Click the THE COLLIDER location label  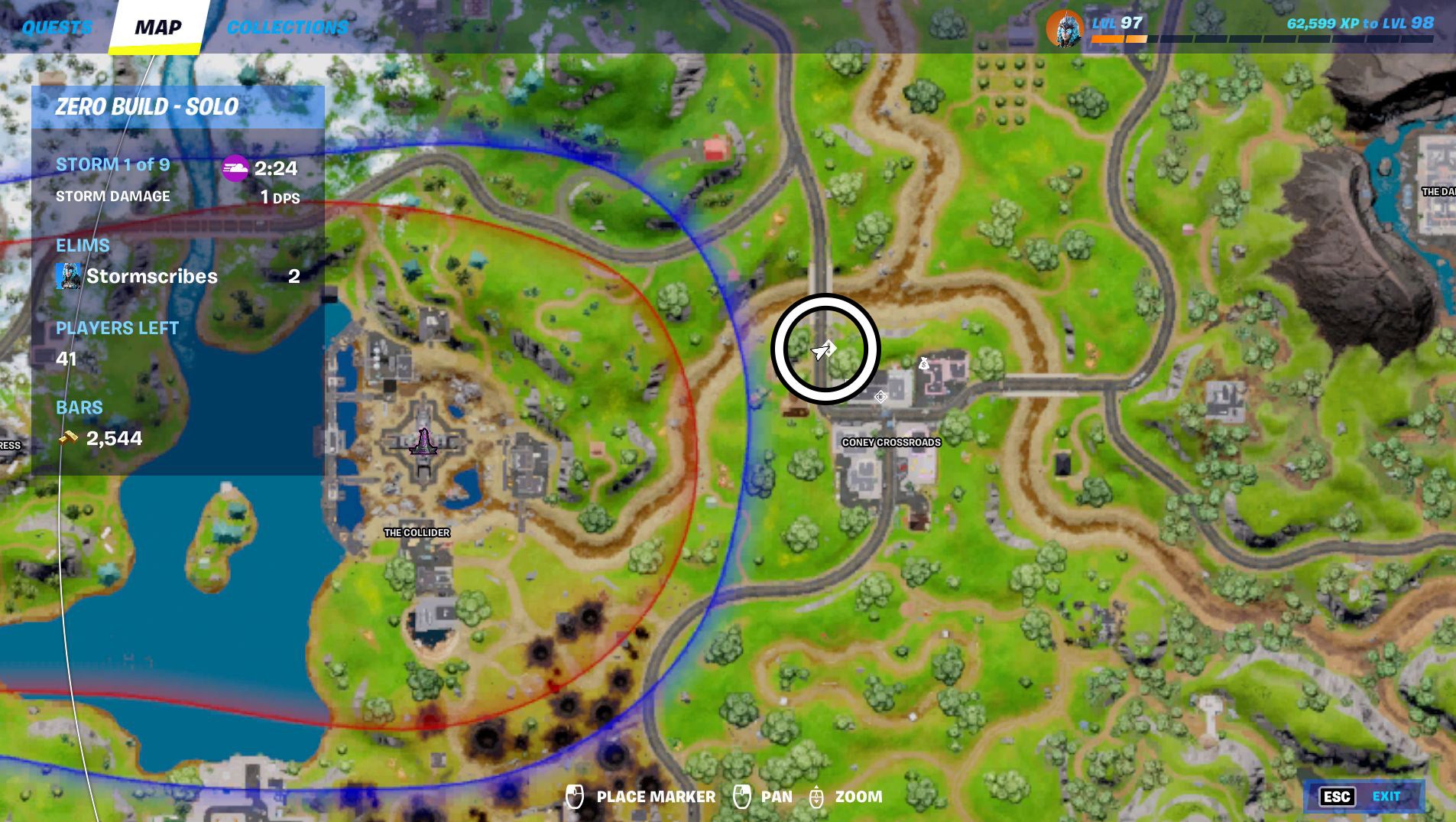pyautogui.click(x=417, y=534)
